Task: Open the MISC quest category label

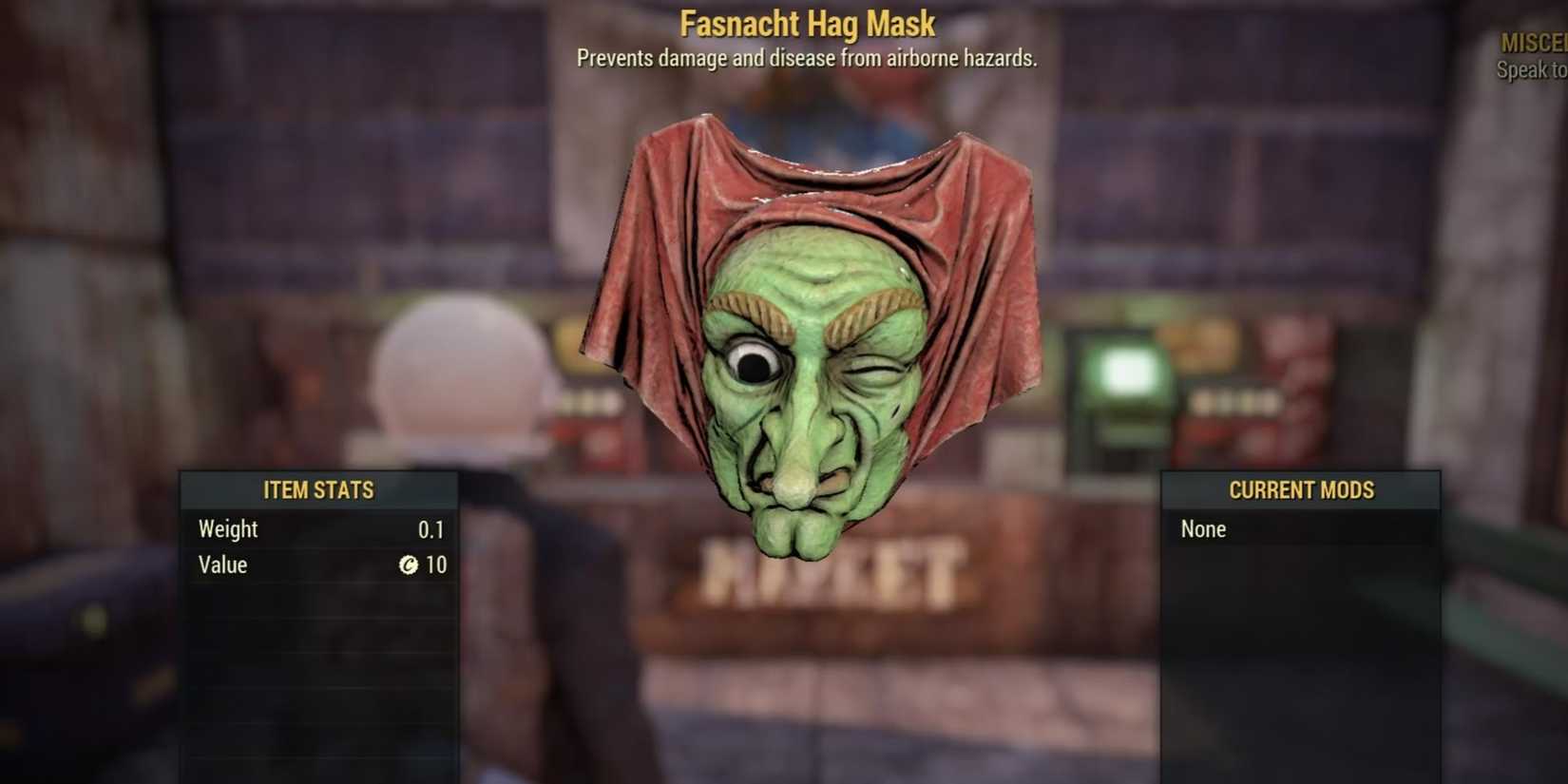Action: 1534,43
